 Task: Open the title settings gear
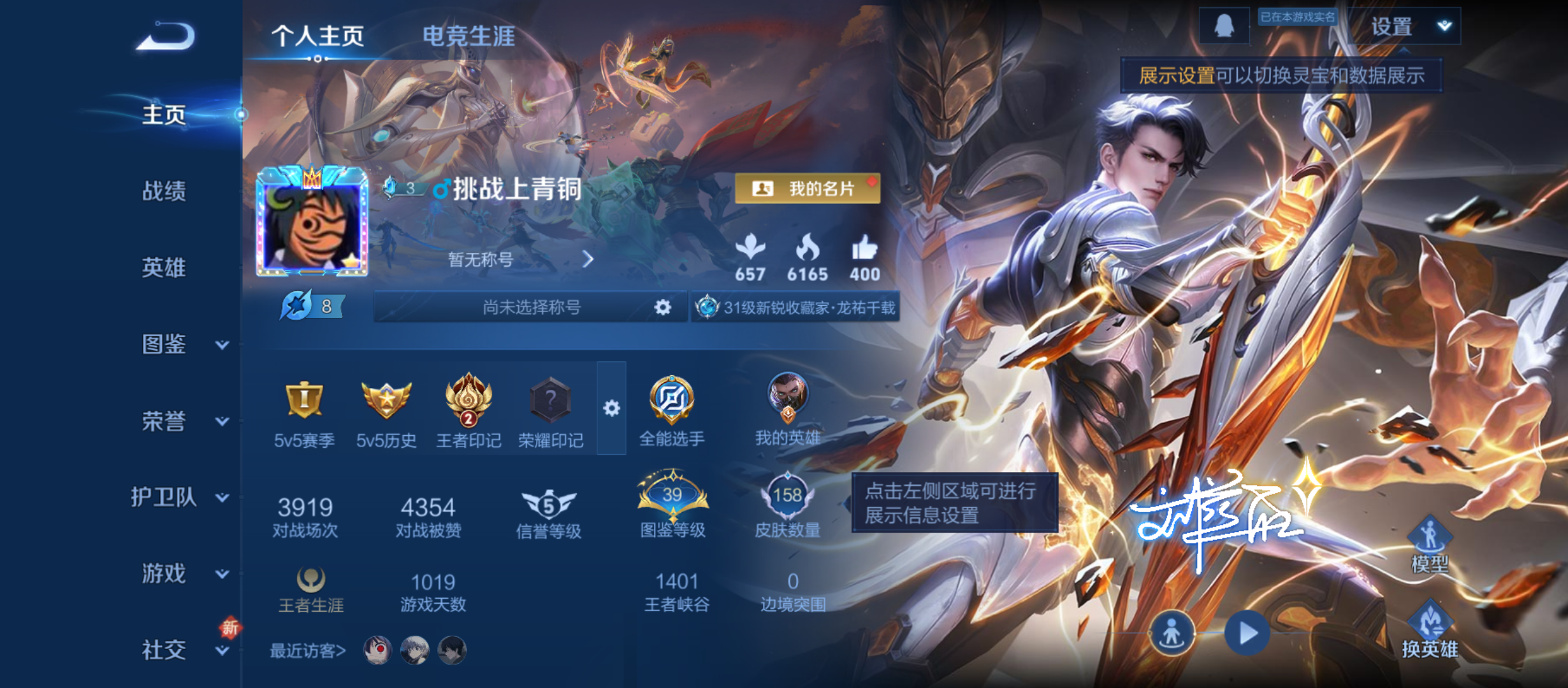click(662, 308)
